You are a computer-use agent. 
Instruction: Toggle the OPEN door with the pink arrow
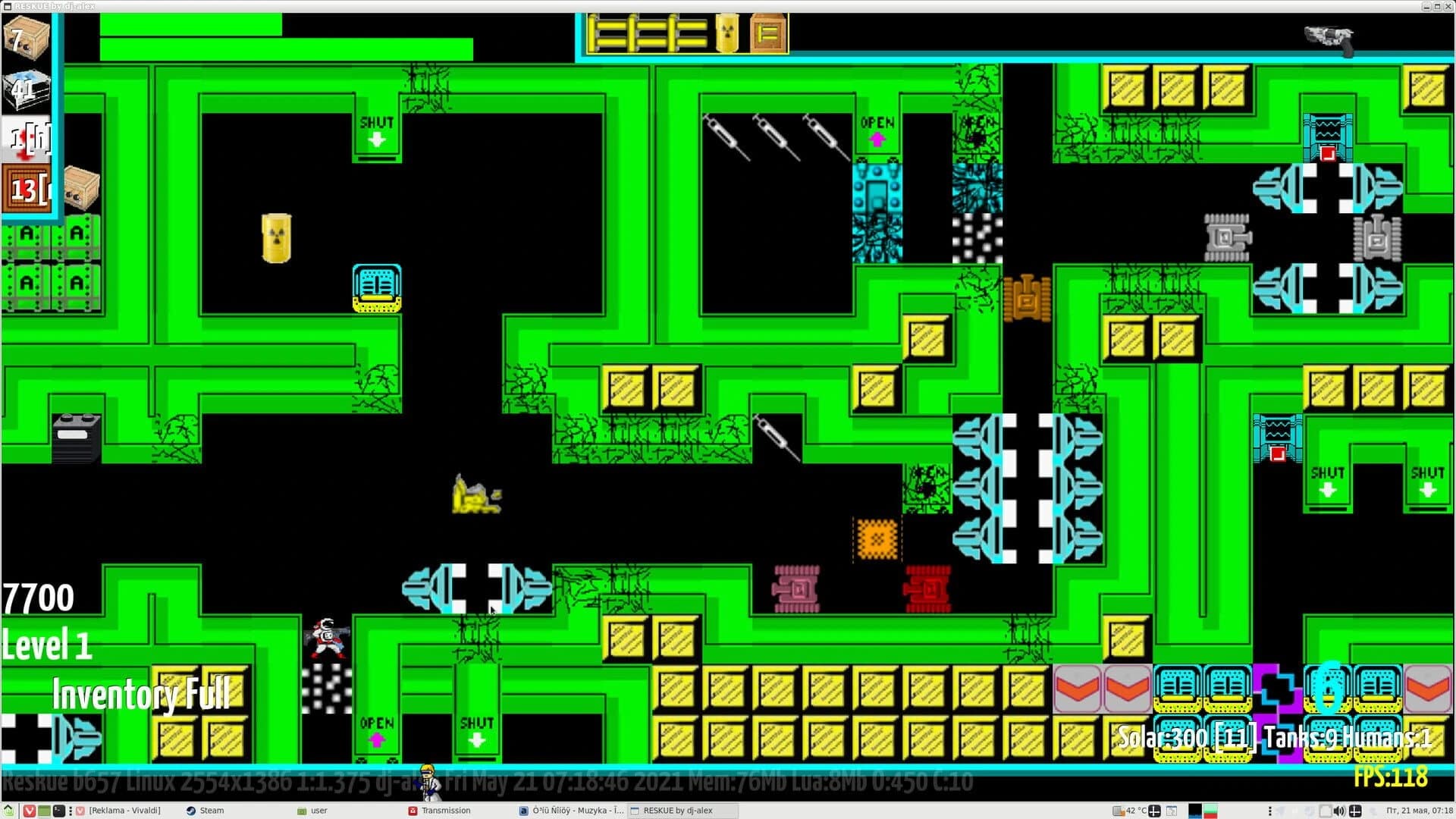coord(878,129)
